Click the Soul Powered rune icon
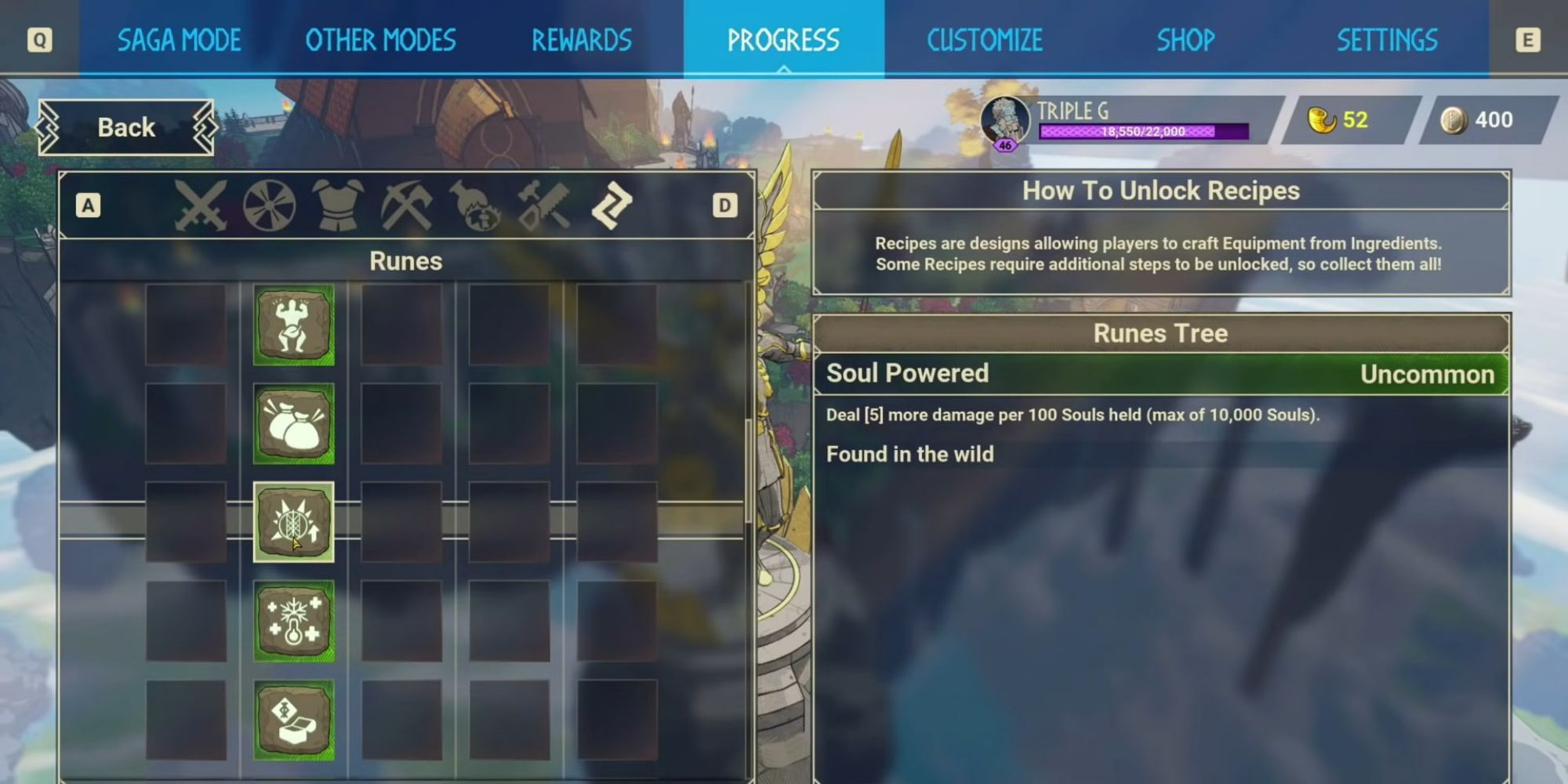The height and width of the screenshot is (784, 1568). point(294,521)
